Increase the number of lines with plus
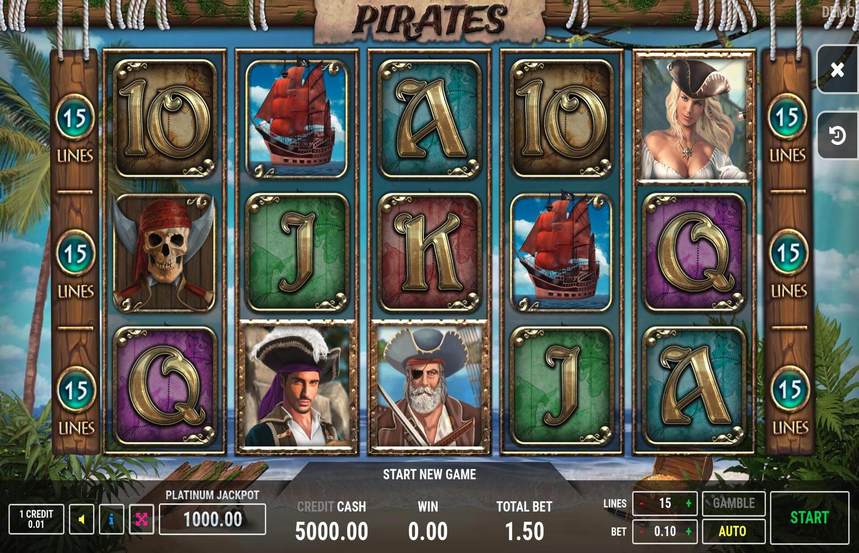The image size is (859, 553). coord(688,504)
